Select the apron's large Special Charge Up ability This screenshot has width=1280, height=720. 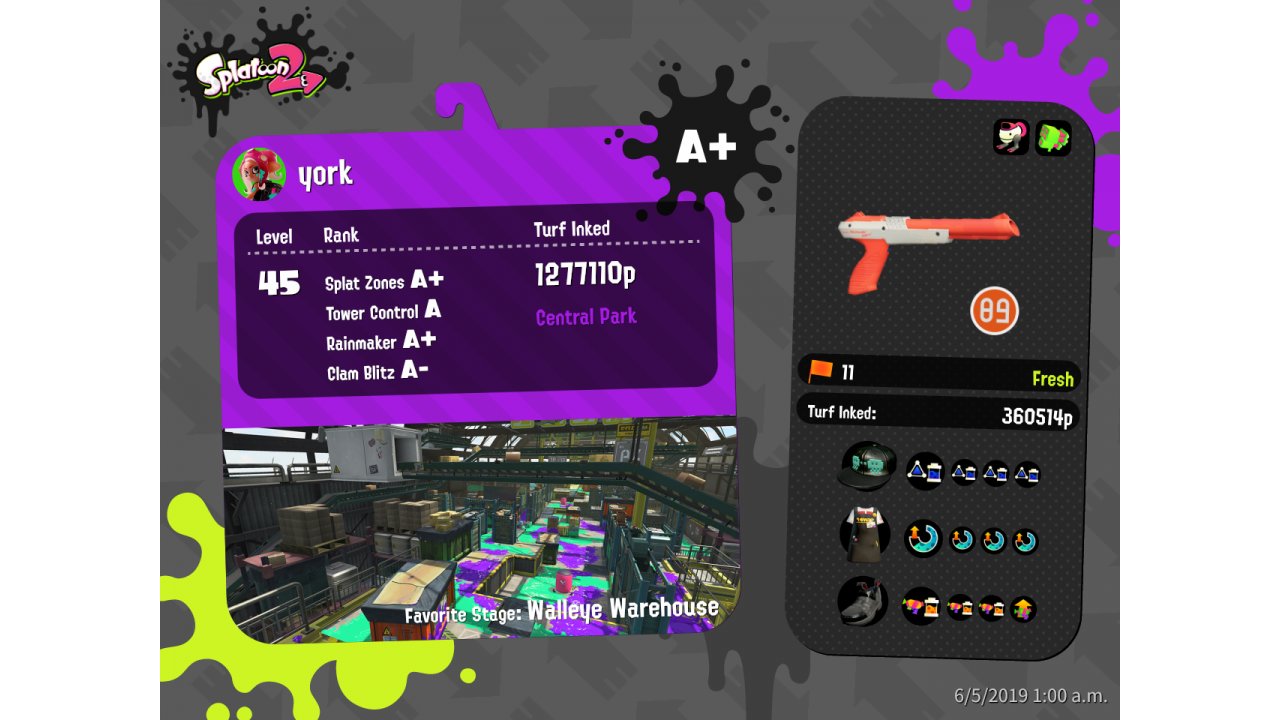click(923, 539)
